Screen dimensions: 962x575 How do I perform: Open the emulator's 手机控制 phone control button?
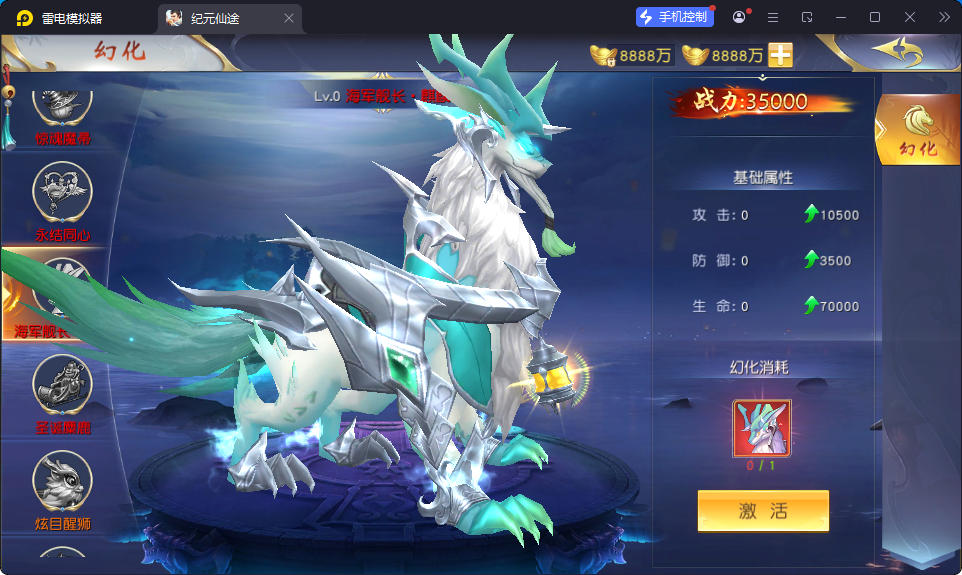click(675, 17)
